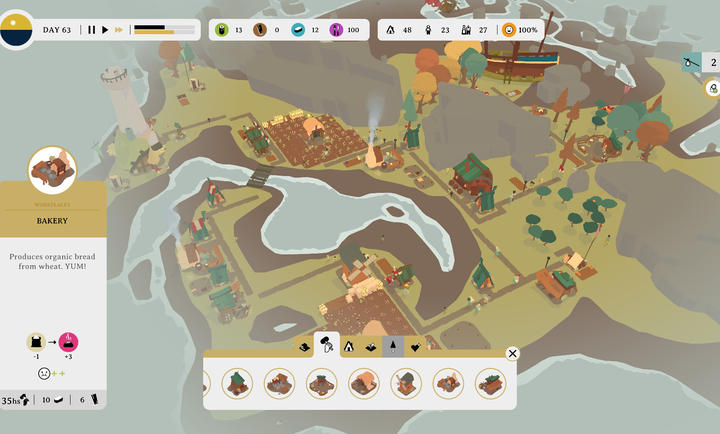Pick the large orange-roofed building

364,383
